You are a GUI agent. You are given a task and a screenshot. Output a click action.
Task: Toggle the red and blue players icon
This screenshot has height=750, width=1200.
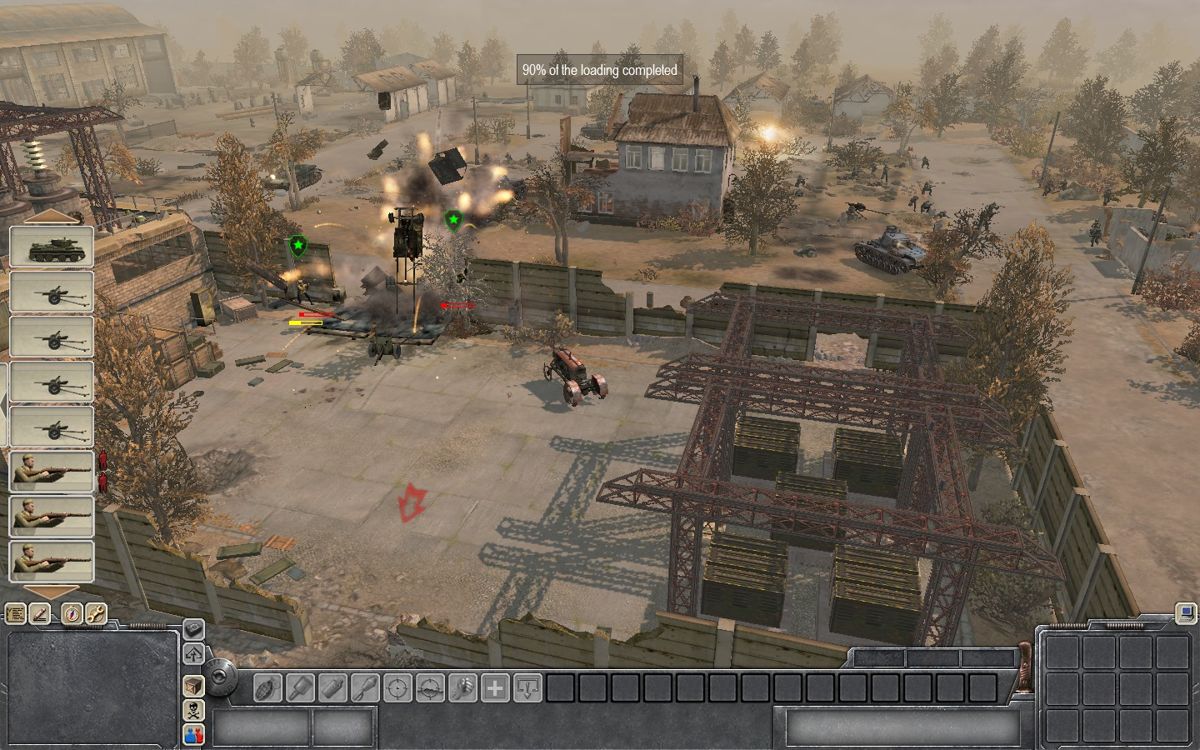pos(194,735)
